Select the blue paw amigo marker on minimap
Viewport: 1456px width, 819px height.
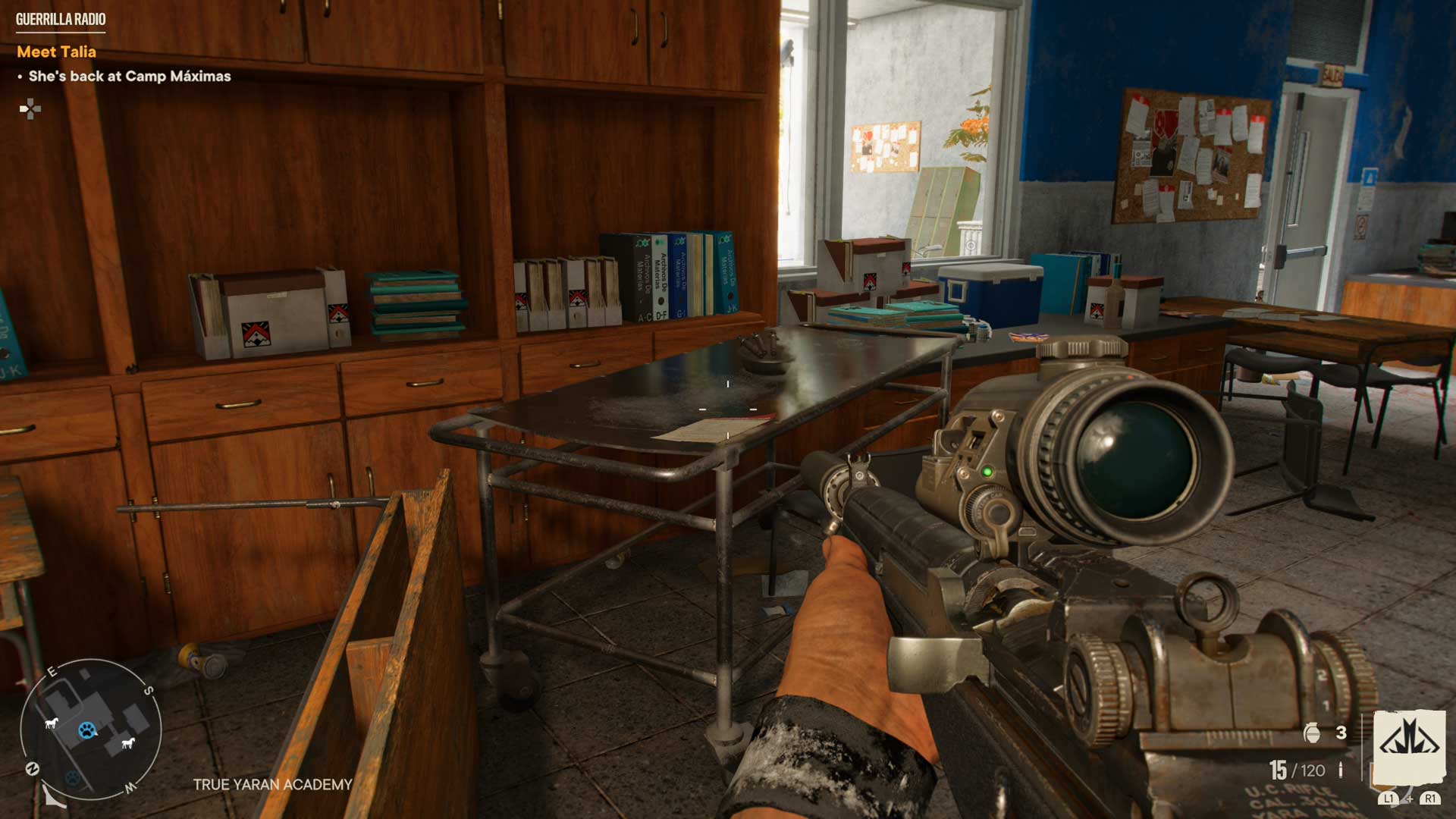pos(88,730)
